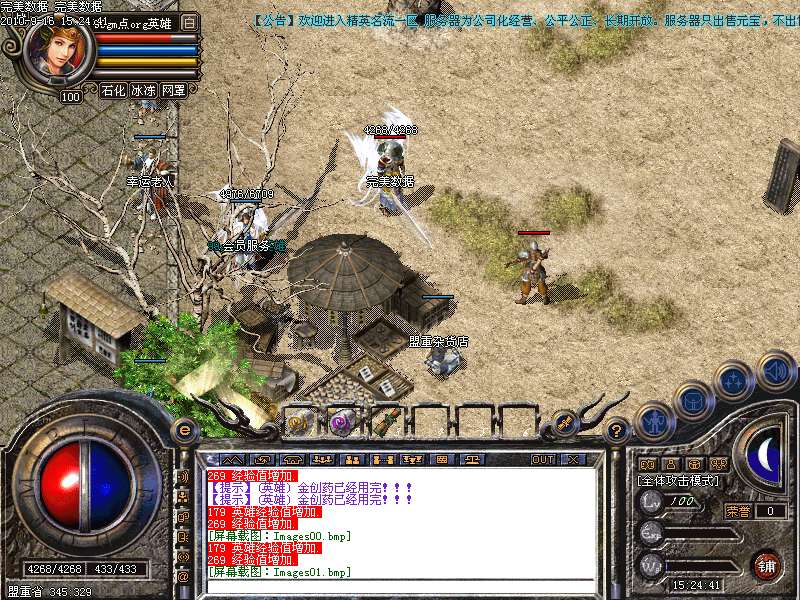
Task: Open the question mark help button
Action: 617,431
